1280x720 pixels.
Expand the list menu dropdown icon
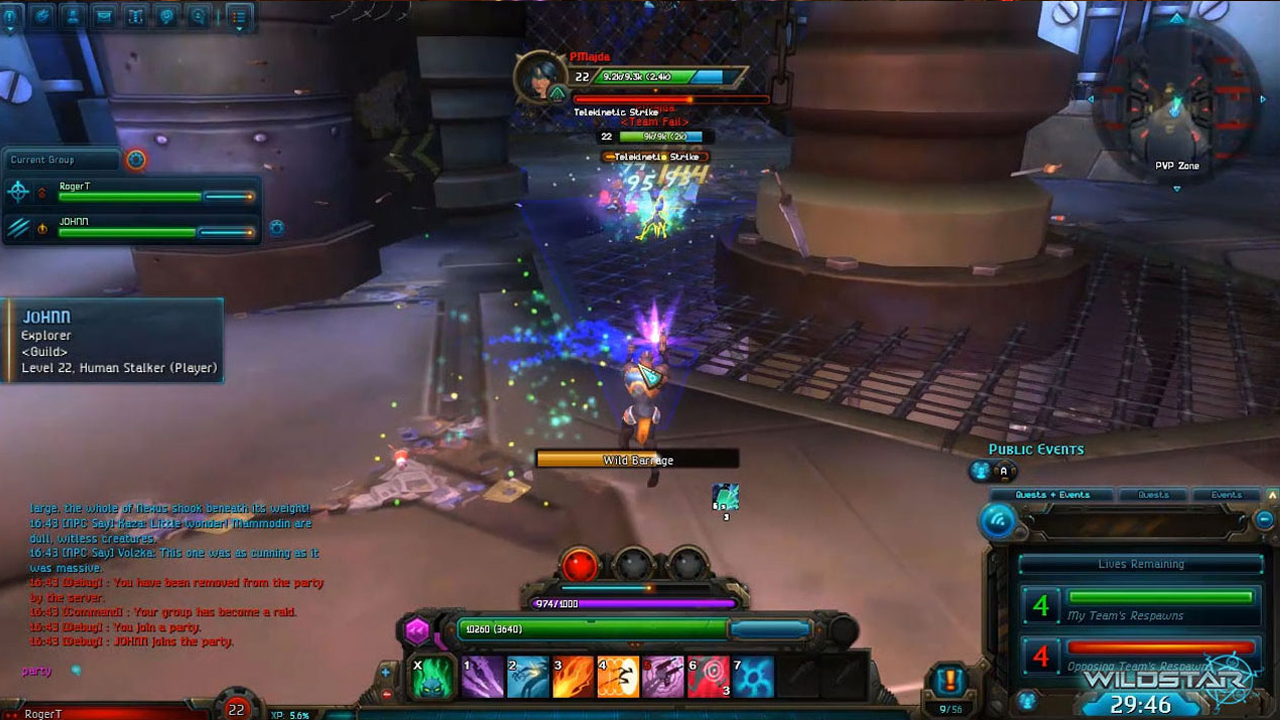238,16
